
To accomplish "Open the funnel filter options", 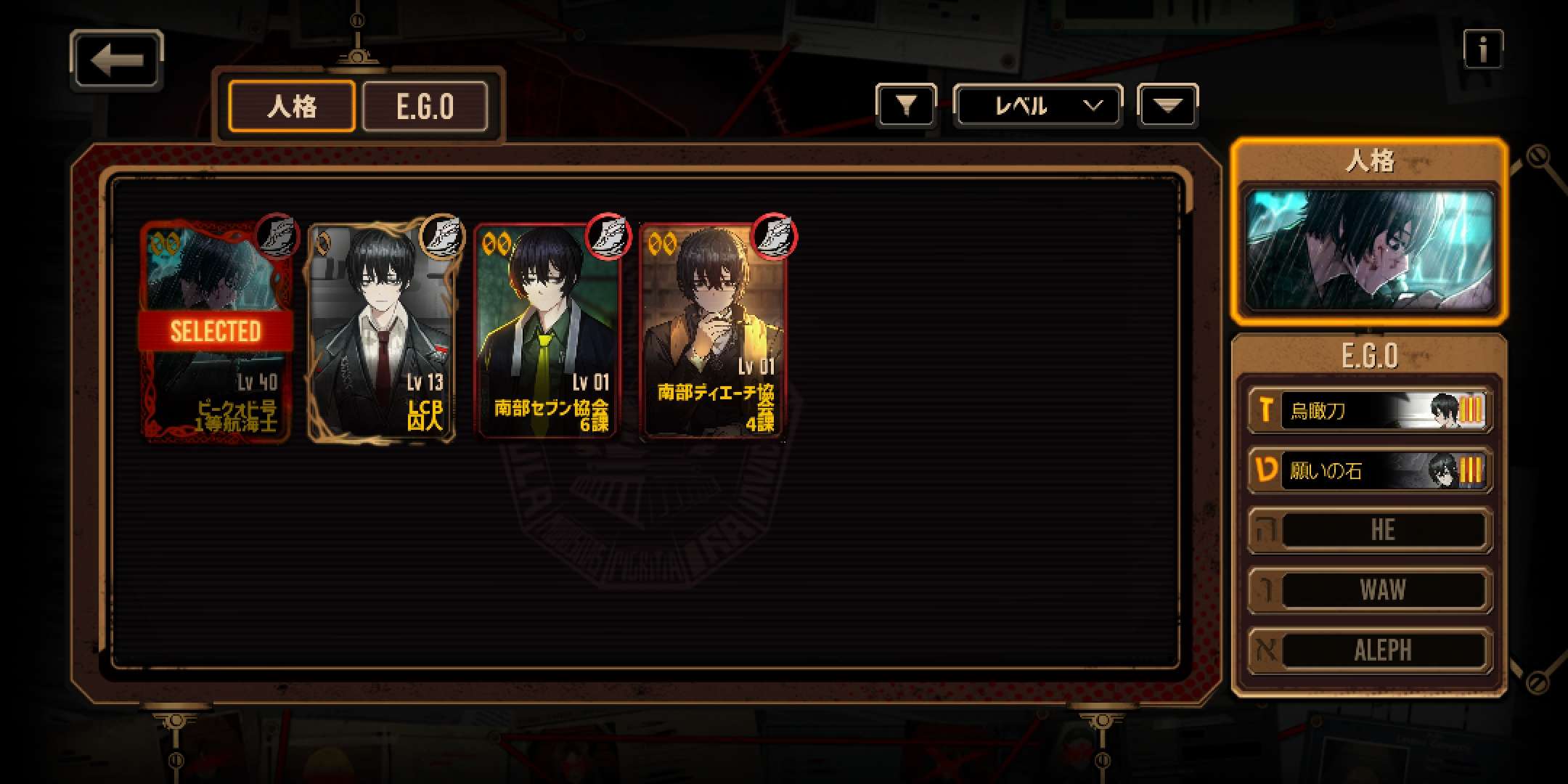I will (905, 106).
